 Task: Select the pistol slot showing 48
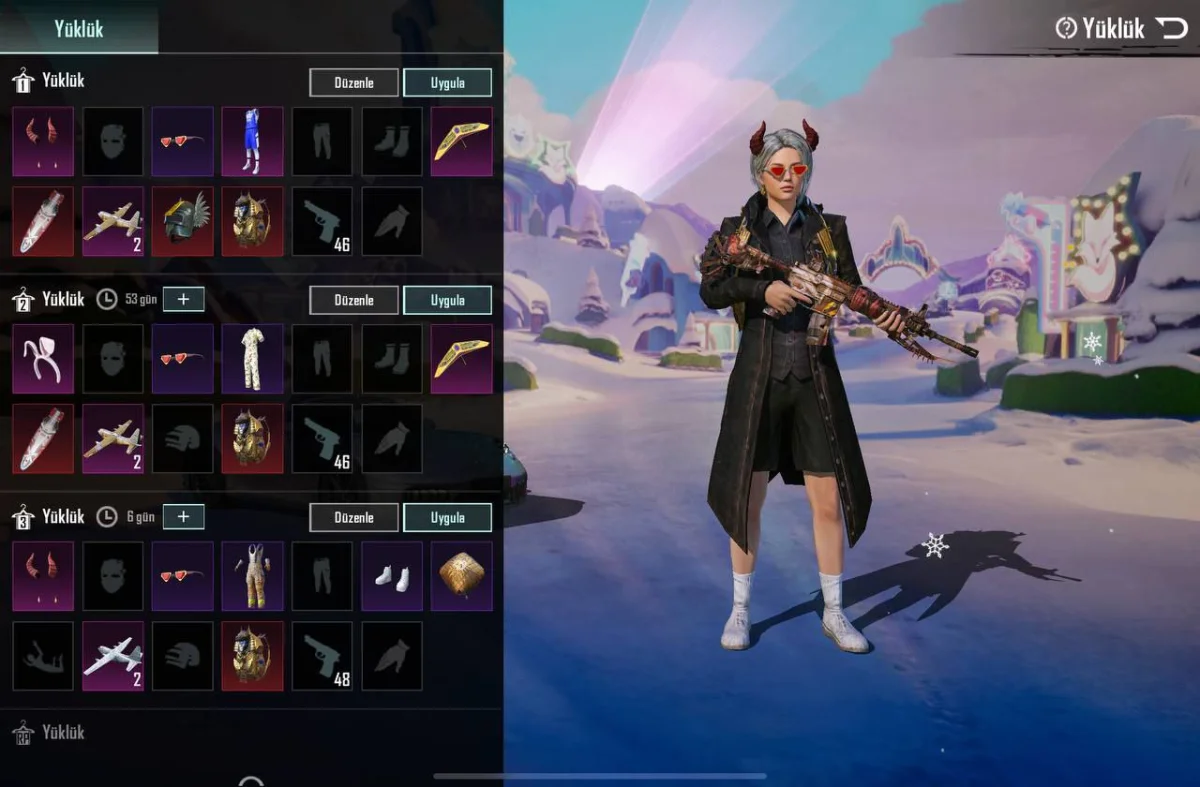pos(322,656)
